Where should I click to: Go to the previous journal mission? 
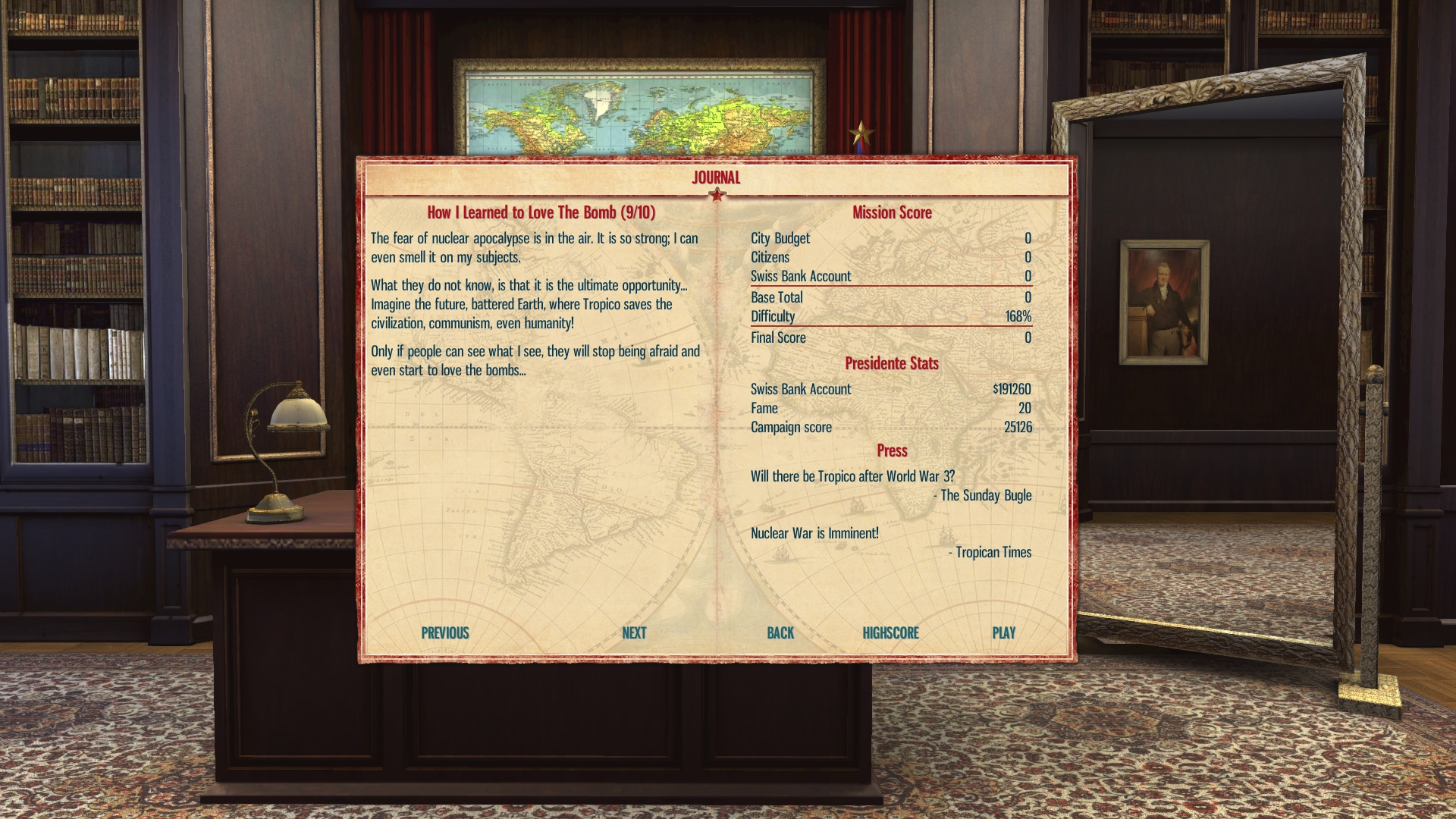click(x=445, y=633)
